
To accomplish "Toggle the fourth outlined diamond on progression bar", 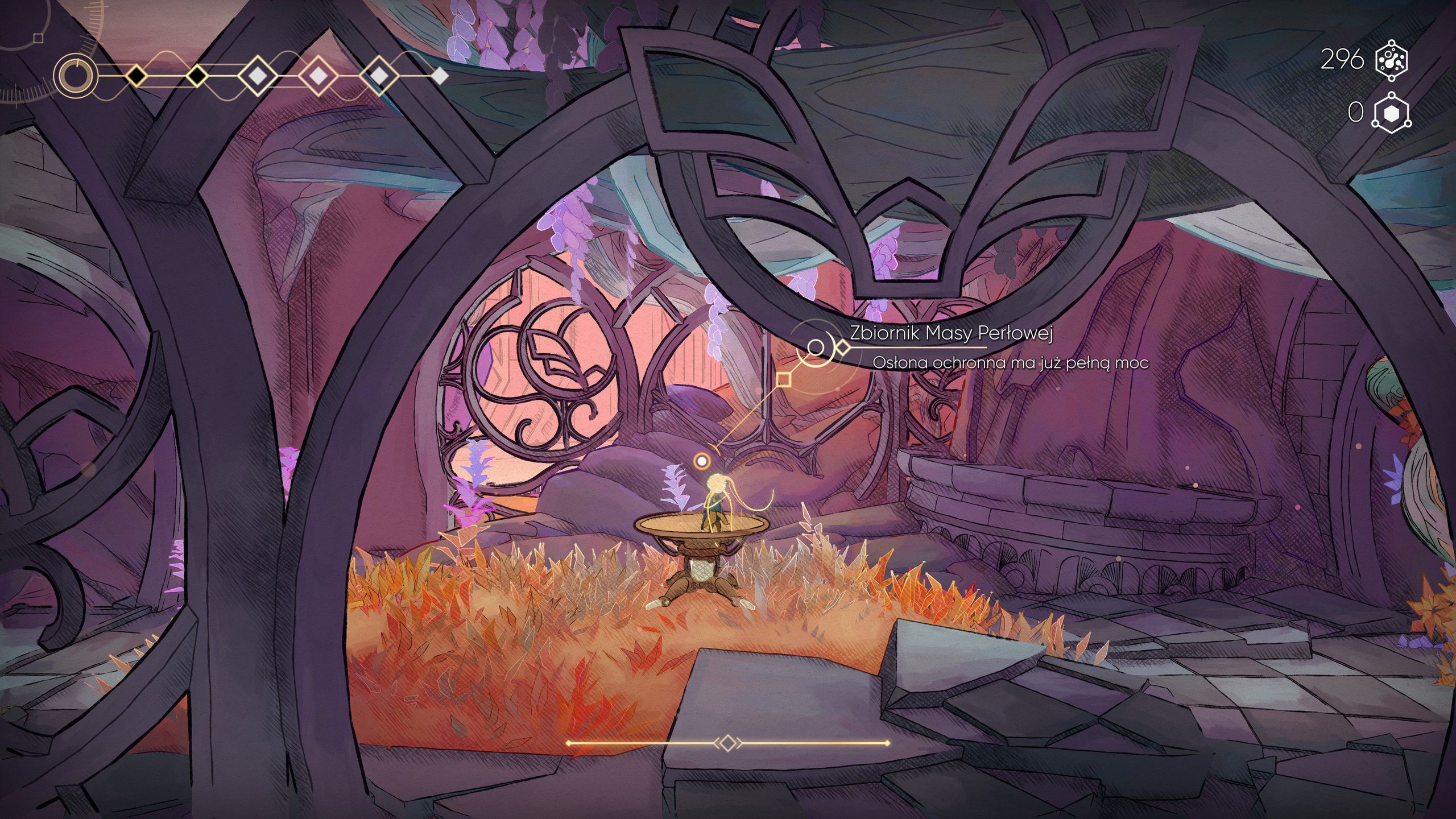I will (x=317, y=76).
